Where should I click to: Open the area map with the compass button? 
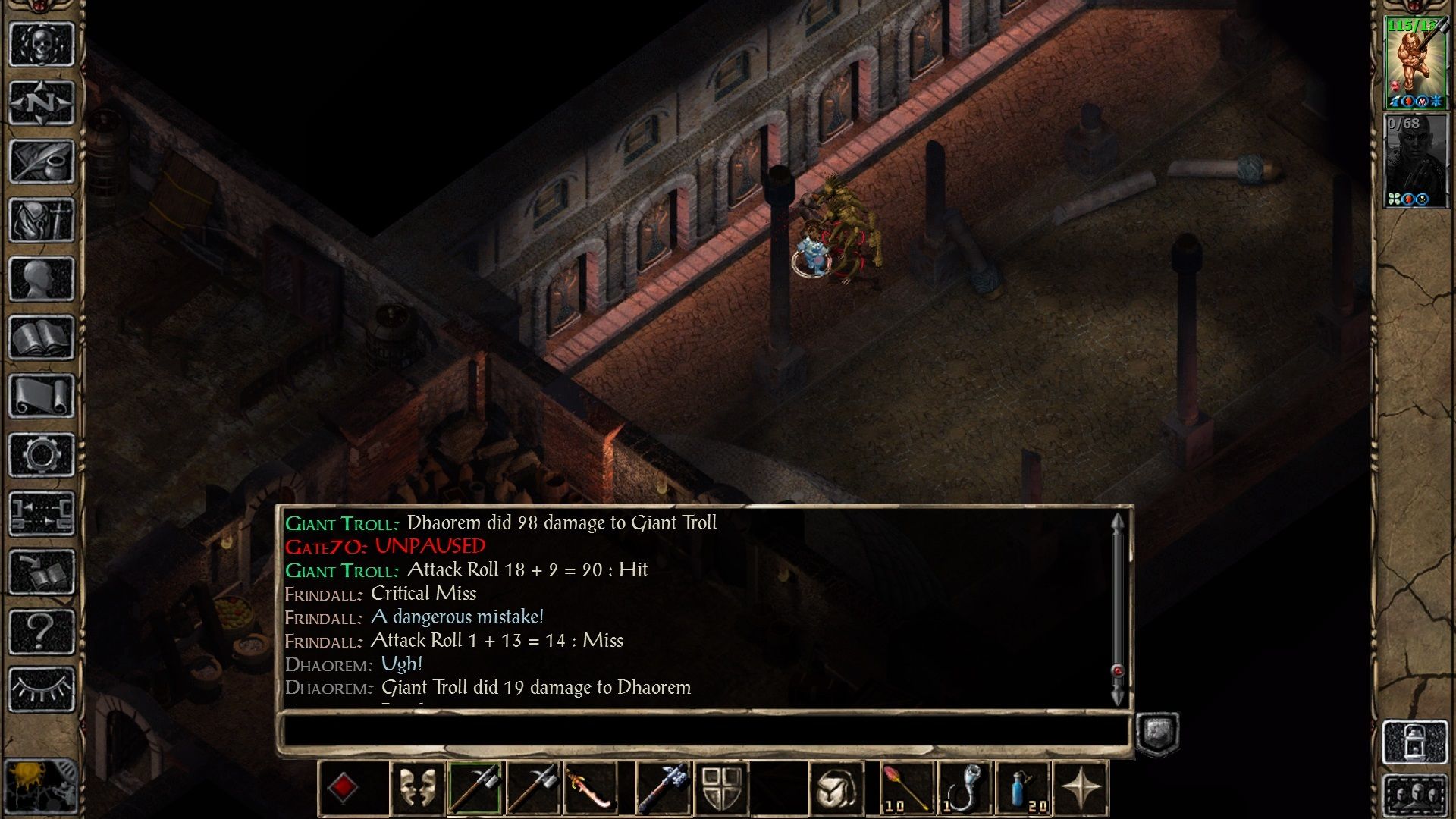coord(42,102)
